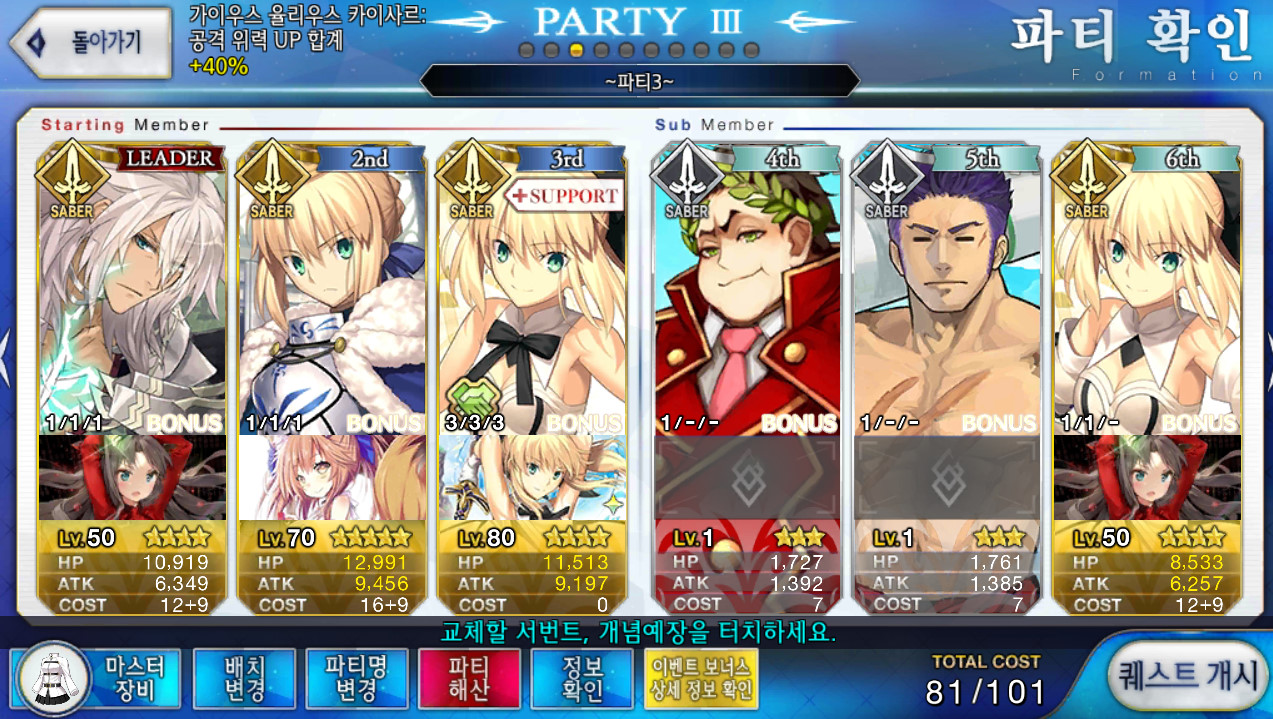Viewport: 1273px width, 719px height.
Task: Go back with the 돌아가기 button
Action: click(x=92, y=42)
